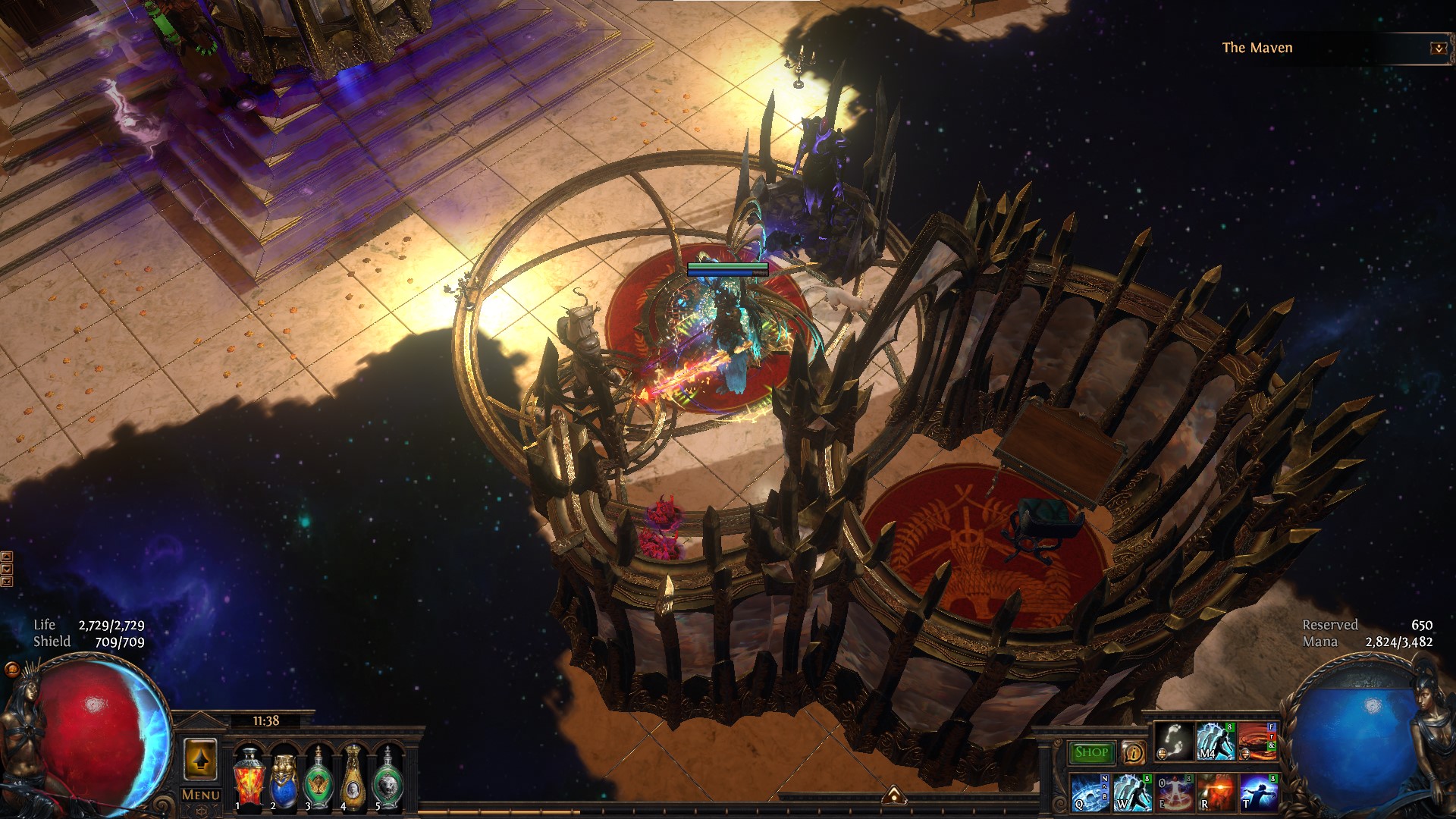Image resolution: width=1456 pixels, height=819 pixels.
Task: Use the blue mana flask in slot 2
Action: pyautogui.click(x=284, y=777)
